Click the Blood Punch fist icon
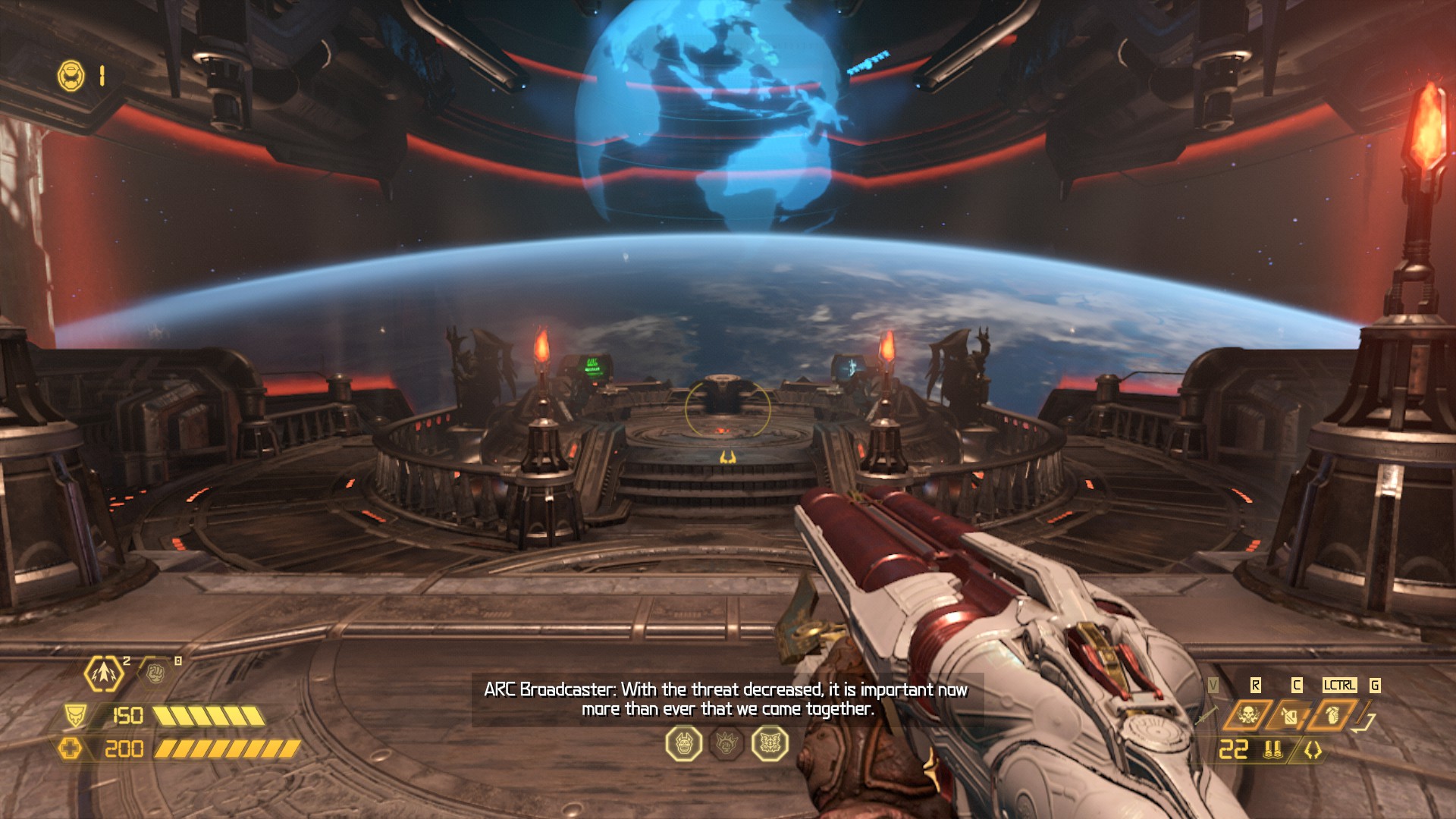Viewport: 1456px width, 819px height. coord(155,674)
